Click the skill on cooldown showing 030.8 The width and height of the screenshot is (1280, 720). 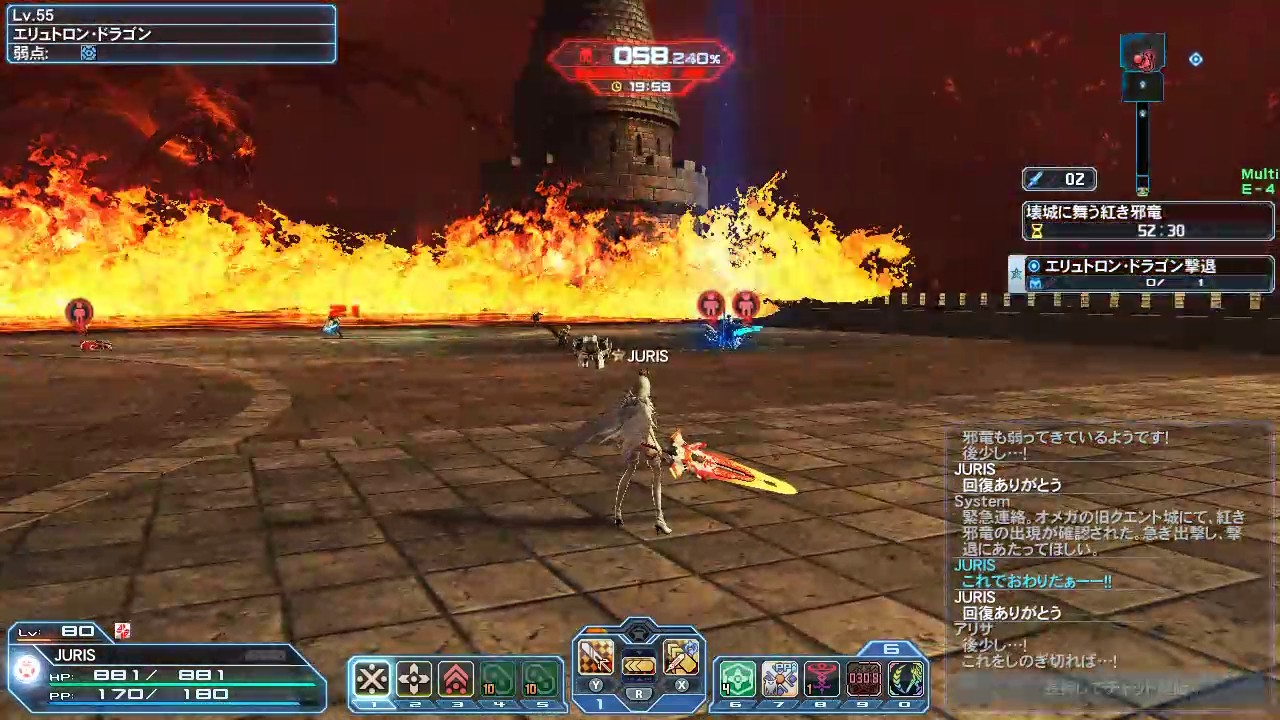pos(864,680)
